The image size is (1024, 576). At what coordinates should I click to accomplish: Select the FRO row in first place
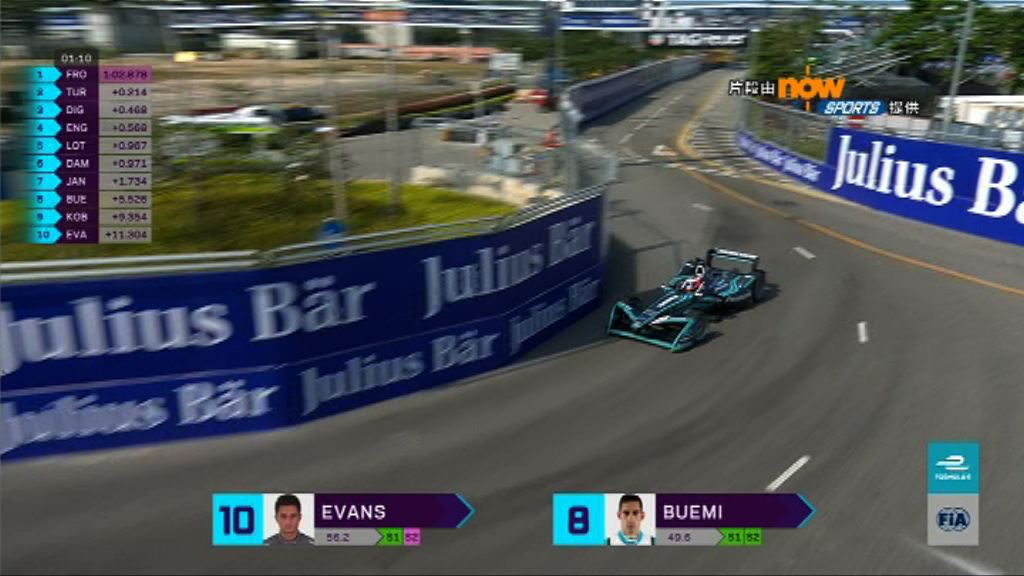(x=90, y=74)
